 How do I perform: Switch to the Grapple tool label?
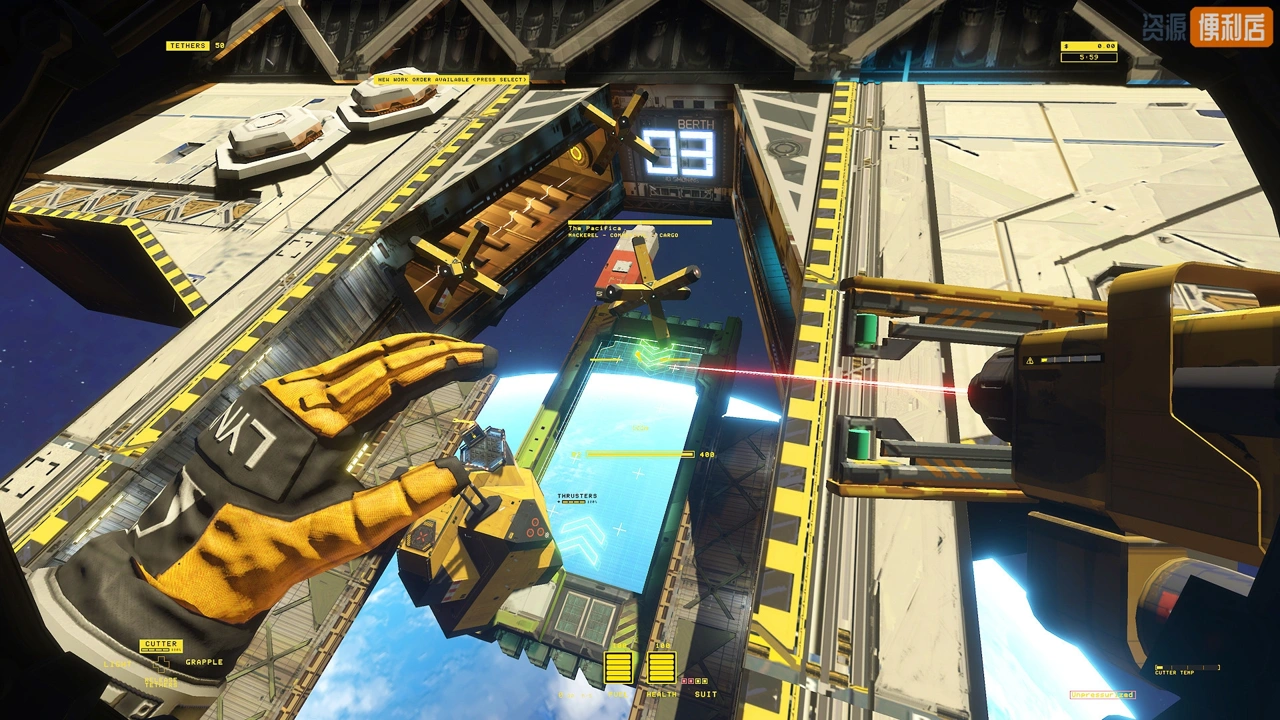tap(204, 662)
